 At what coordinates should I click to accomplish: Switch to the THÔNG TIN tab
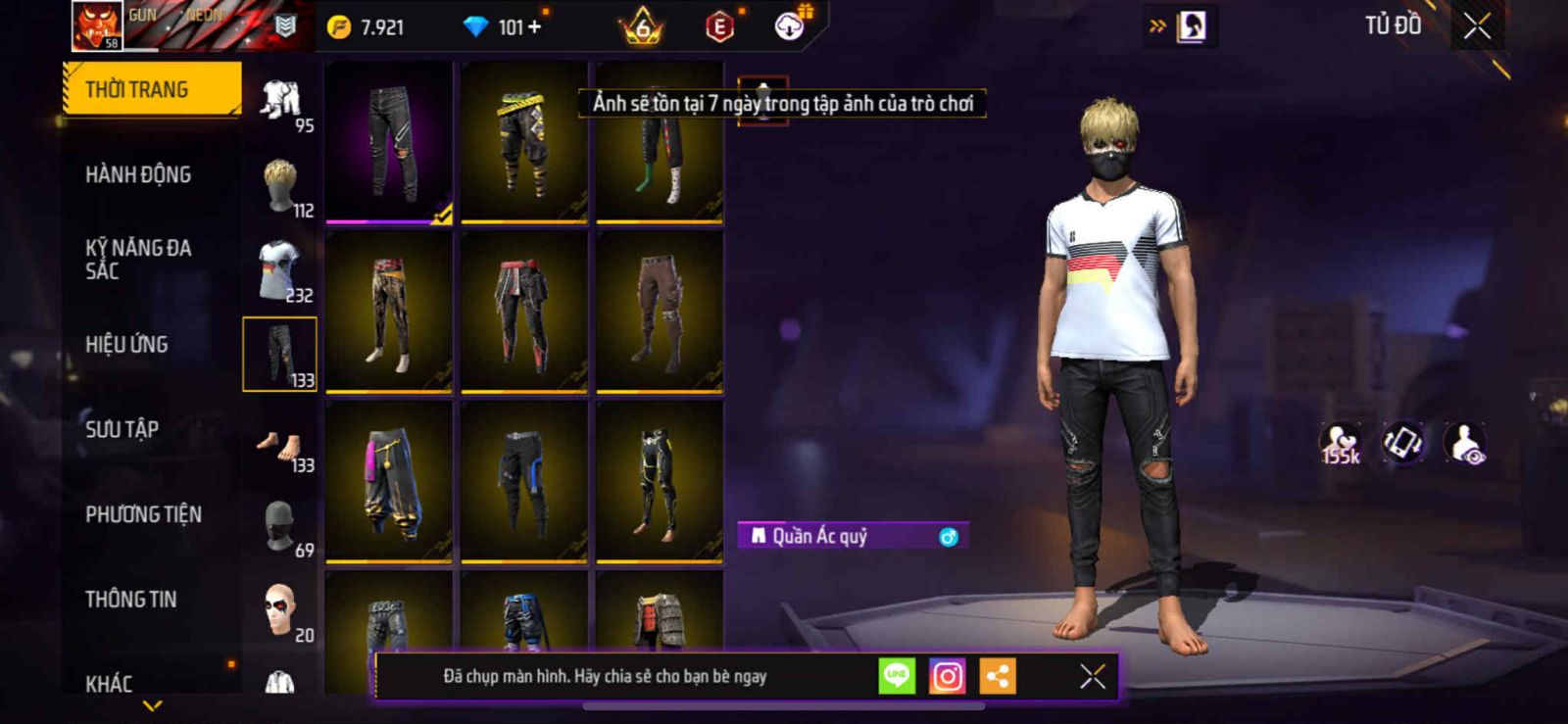[x=131, y=599]
